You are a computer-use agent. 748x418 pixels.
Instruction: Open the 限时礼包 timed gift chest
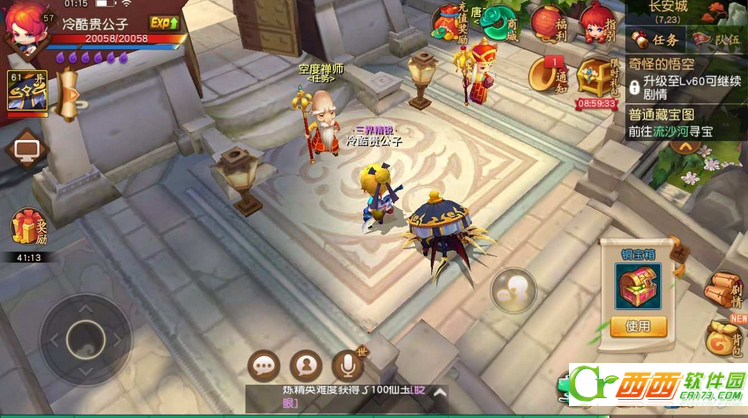click(596, 75)
